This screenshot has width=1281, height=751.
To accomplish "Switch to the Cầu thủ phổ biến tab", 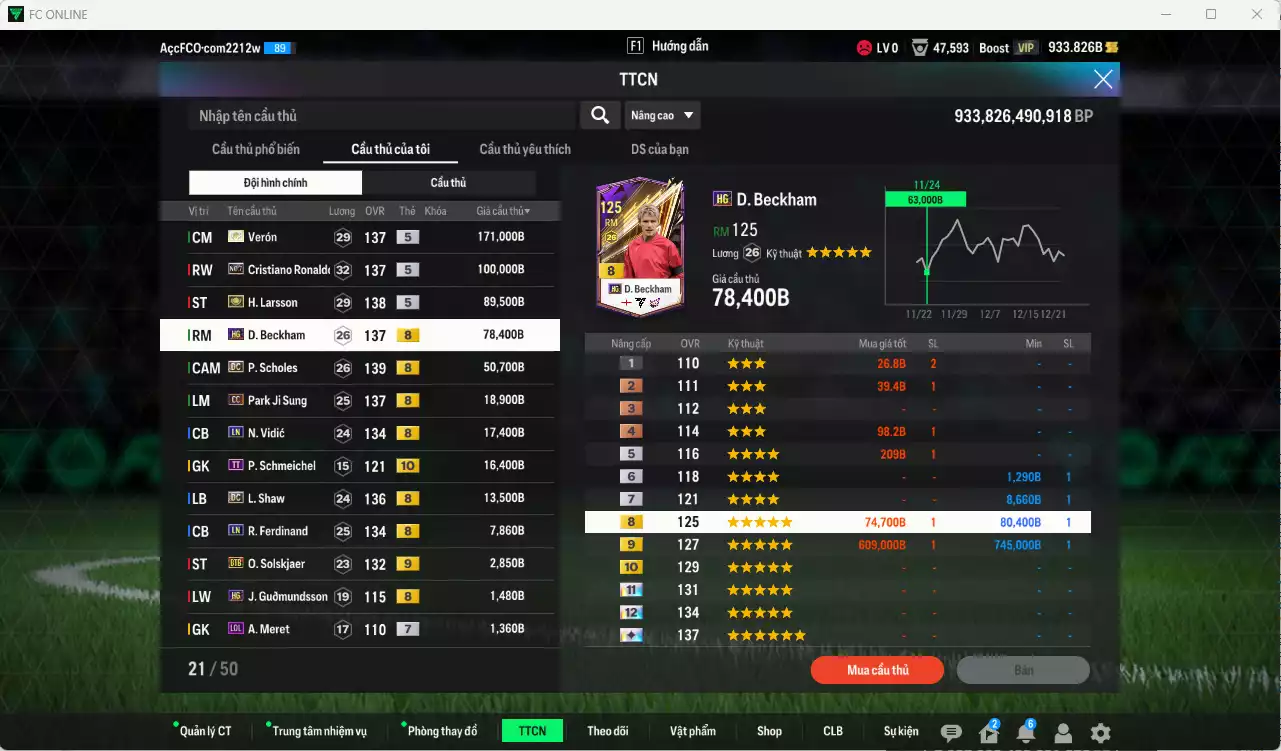I will coord(257,149).
